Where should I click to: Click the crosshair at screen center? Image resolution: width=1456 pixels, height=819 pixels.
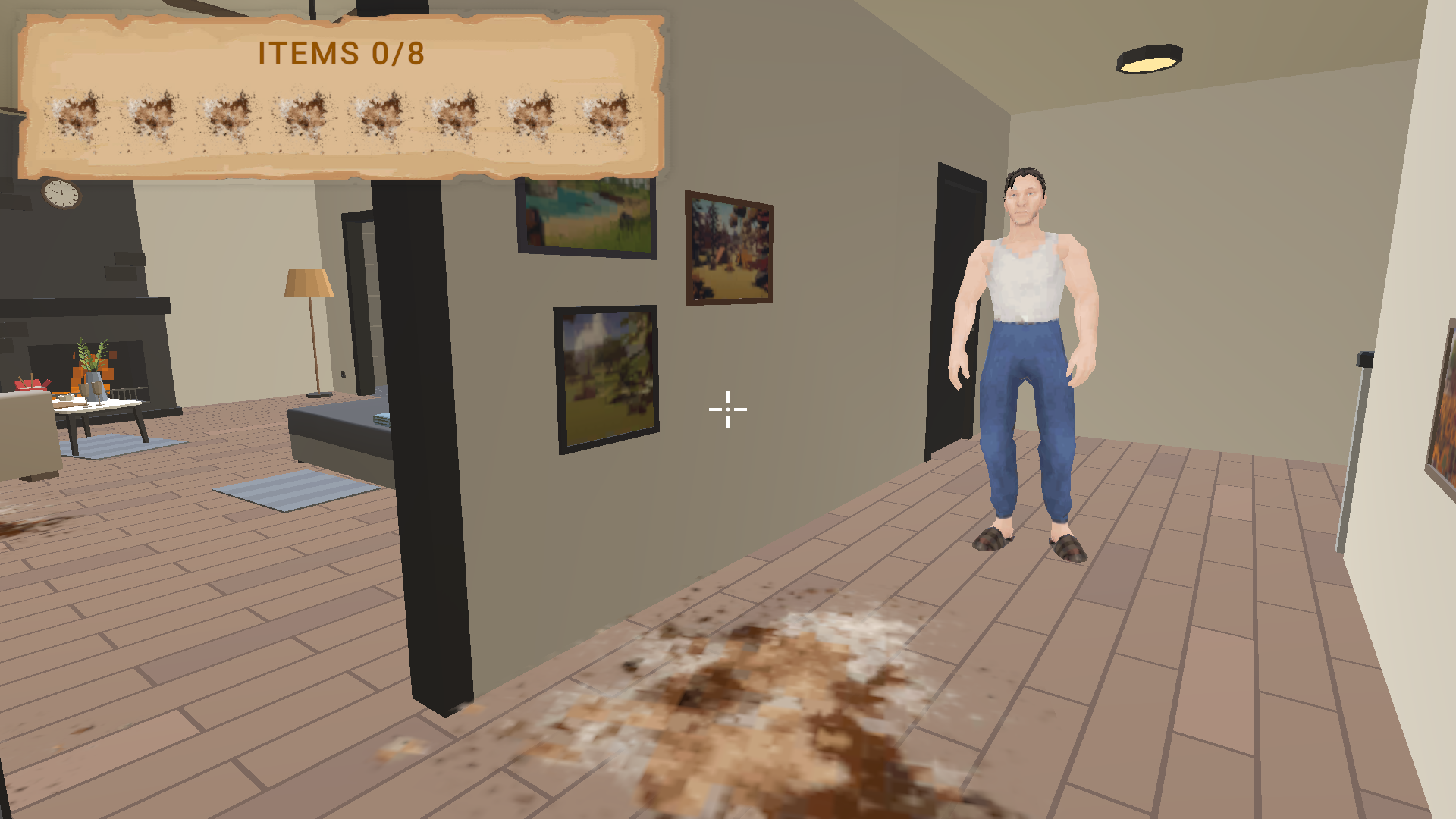pyautogui.click(x=726, y=409)
